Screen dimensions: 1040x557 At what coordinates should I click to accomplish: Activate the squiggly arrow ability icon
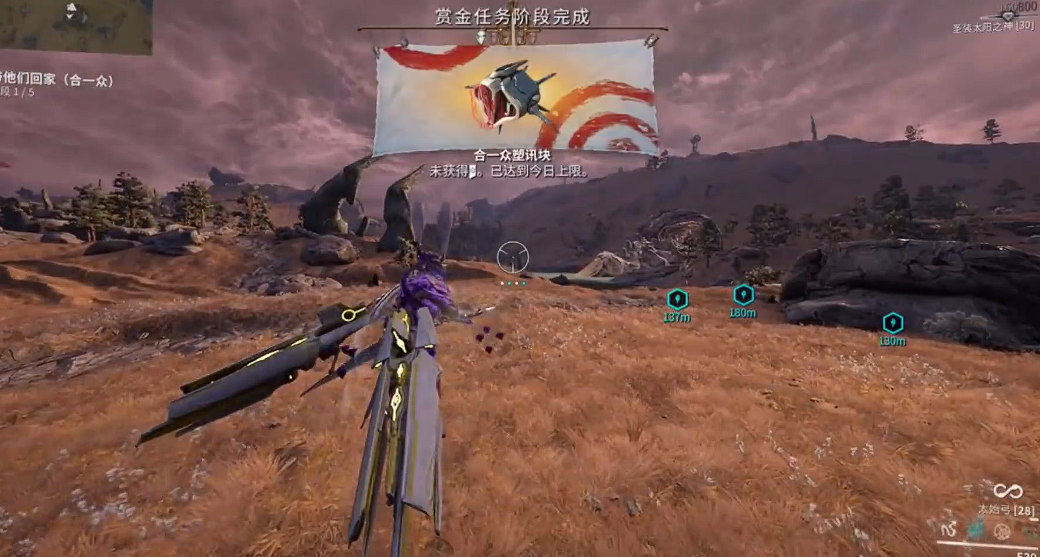(950, 528)
